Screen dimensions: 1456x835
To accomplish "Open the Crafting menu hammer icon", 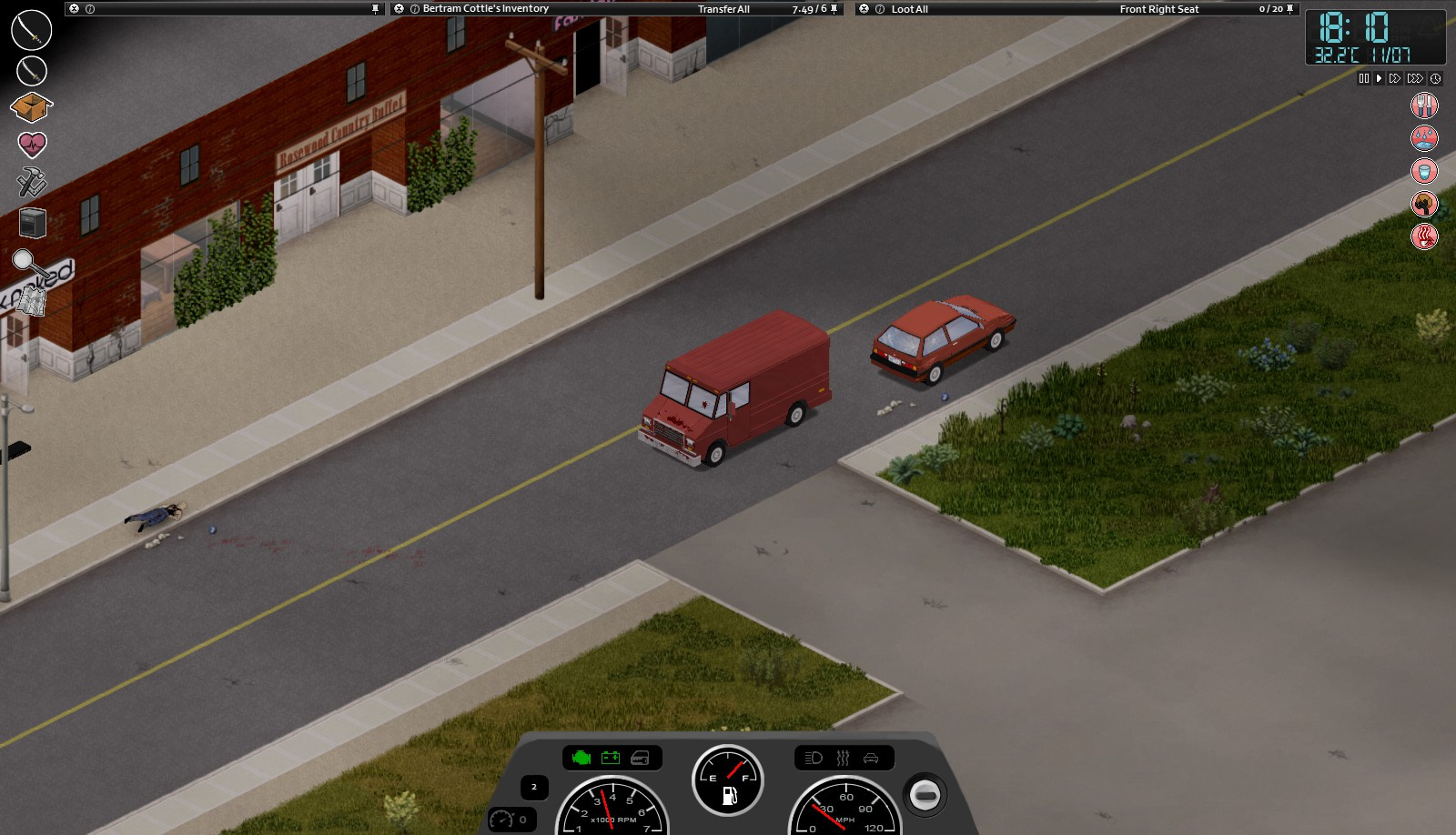I will (30, 181).
